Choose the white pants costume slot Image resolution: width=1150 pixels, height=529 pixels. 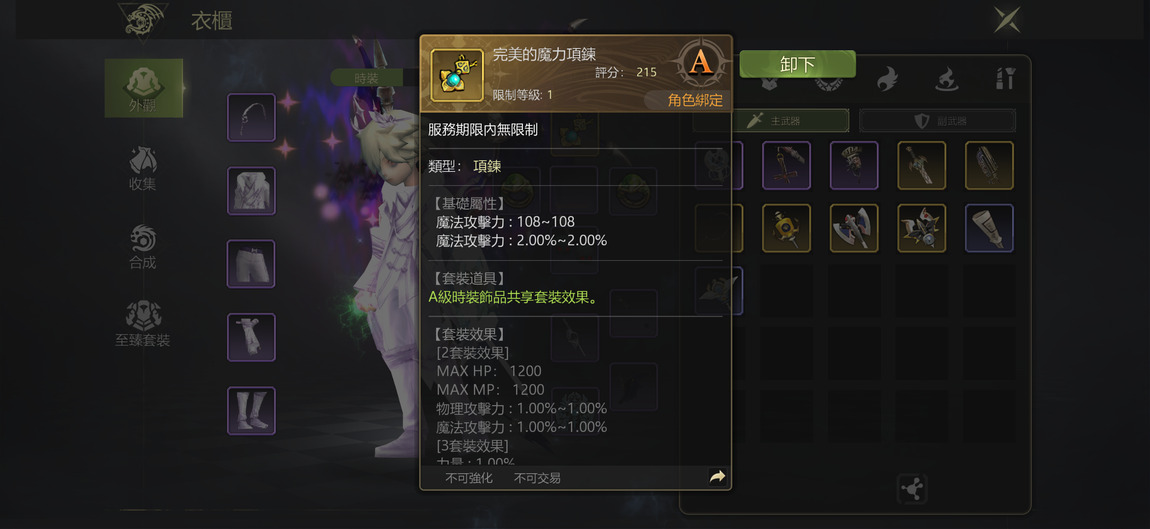pyautogui.click(x=251, y=263)
